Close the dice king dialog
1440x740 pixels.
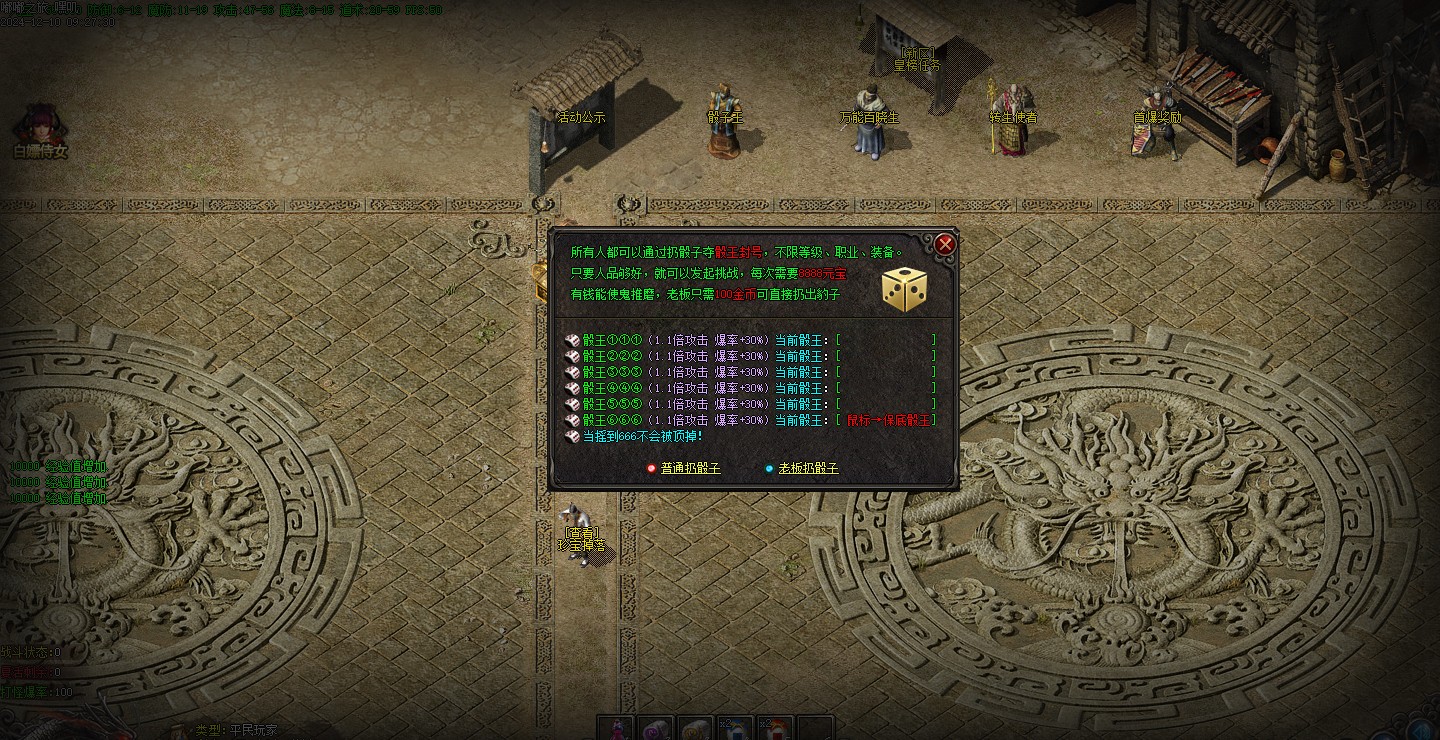click(x=945, y=244)
